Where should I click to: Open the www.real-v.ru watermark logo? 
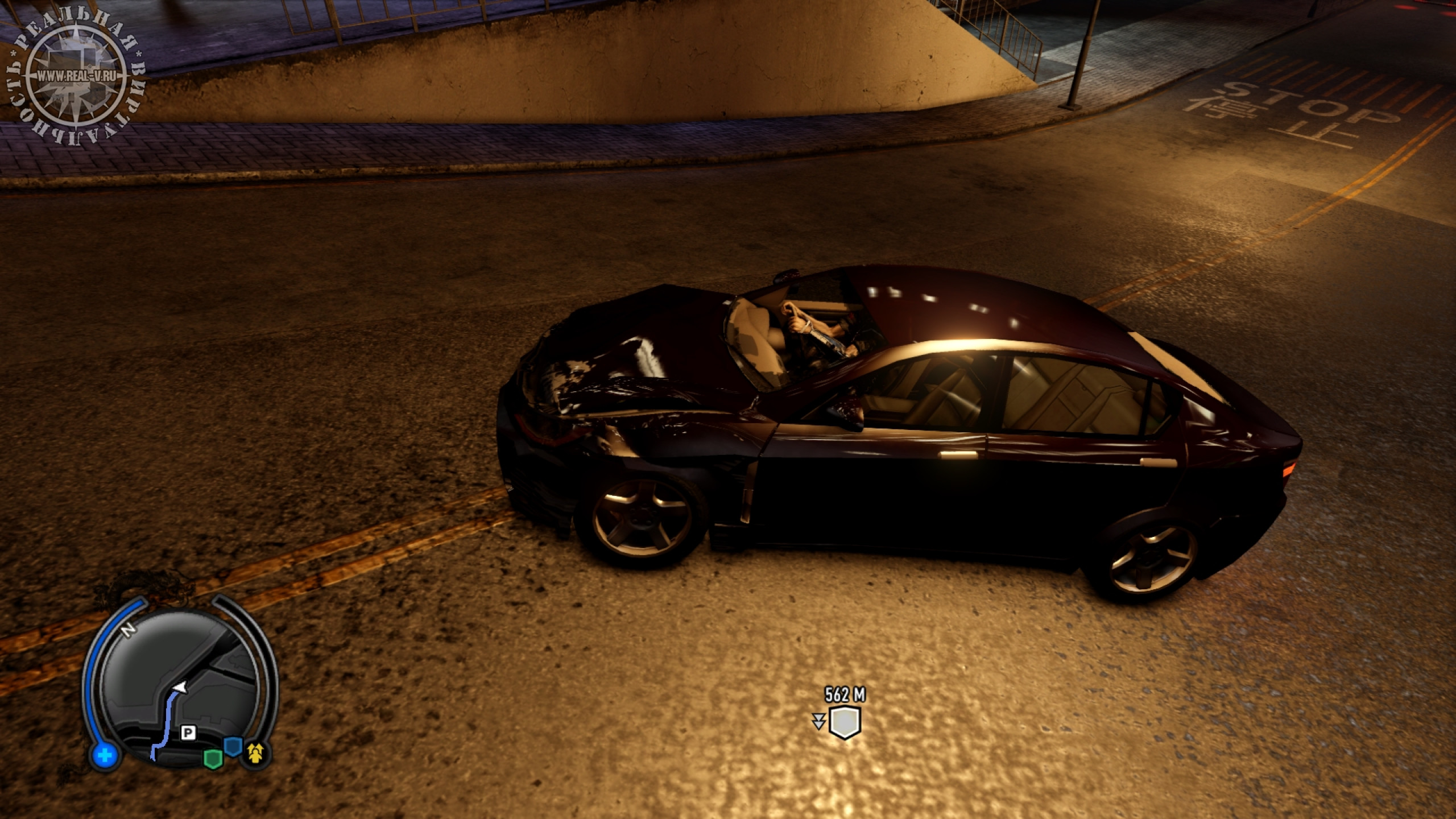pyautogui.click(x=75, y=76)
